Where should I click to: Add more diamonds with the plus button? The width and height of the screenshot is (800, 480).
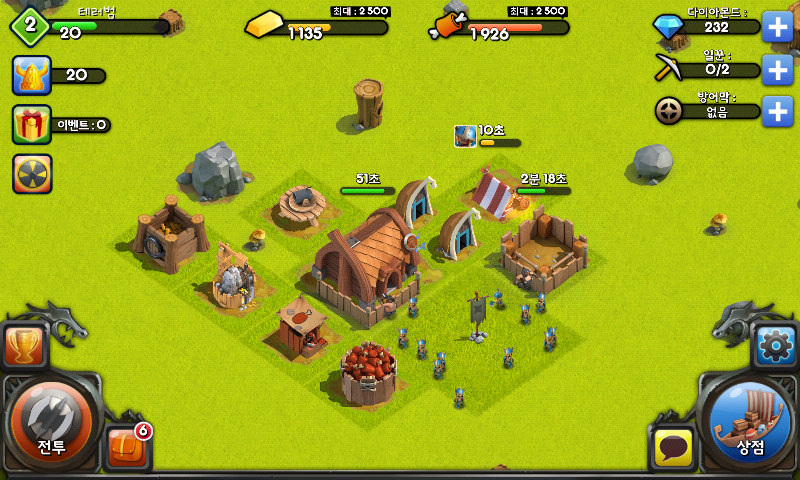[x=777, y=27]
